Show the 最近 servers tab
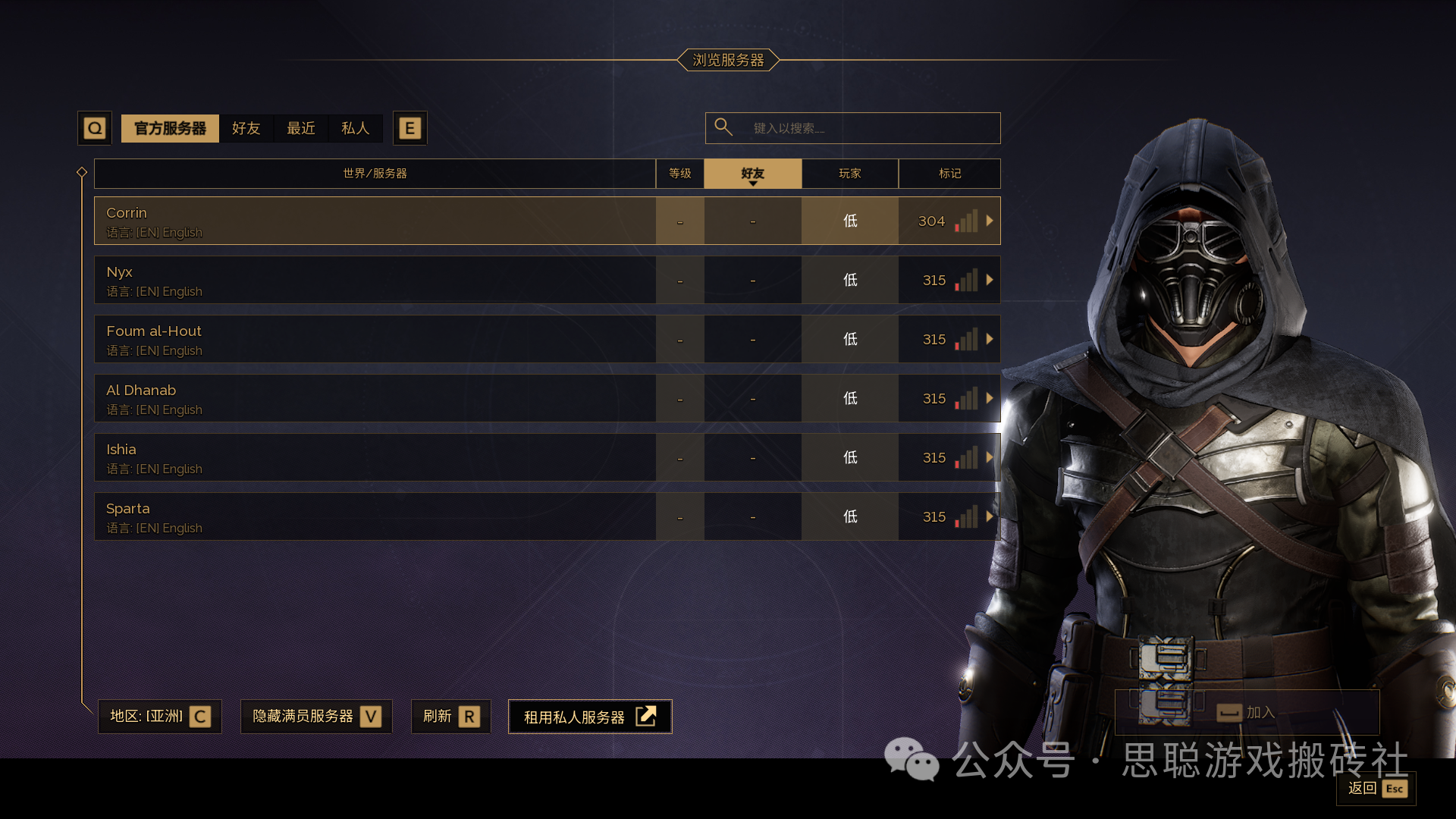The image size is (1456, 819). point(301,128)
